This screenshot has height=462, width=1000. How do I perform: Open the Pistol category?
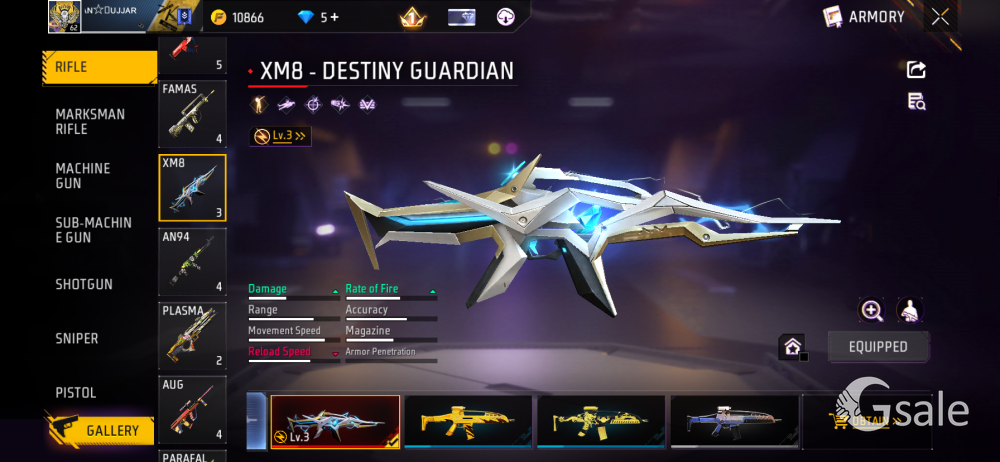[76, 393]
